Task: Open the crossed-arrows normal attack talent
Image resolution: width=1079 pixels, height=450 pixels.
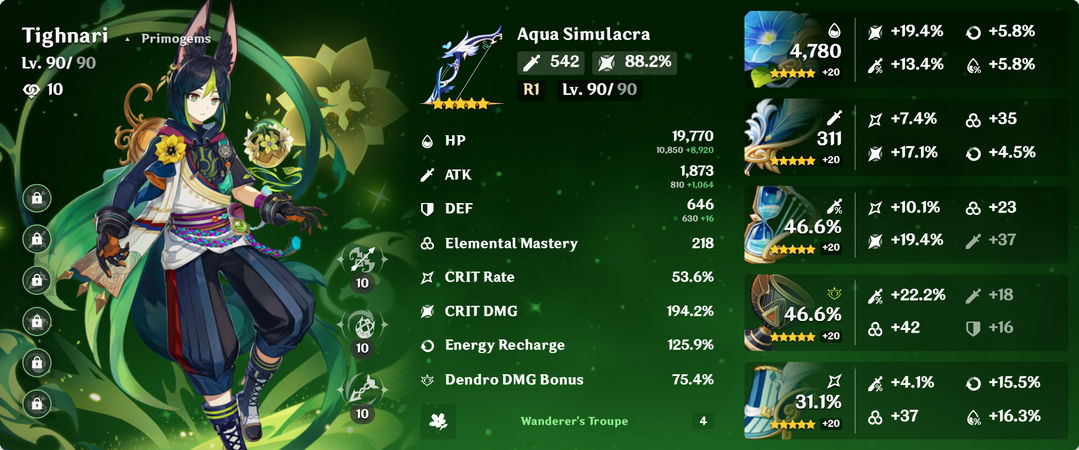Action: [x=362, y=260]
